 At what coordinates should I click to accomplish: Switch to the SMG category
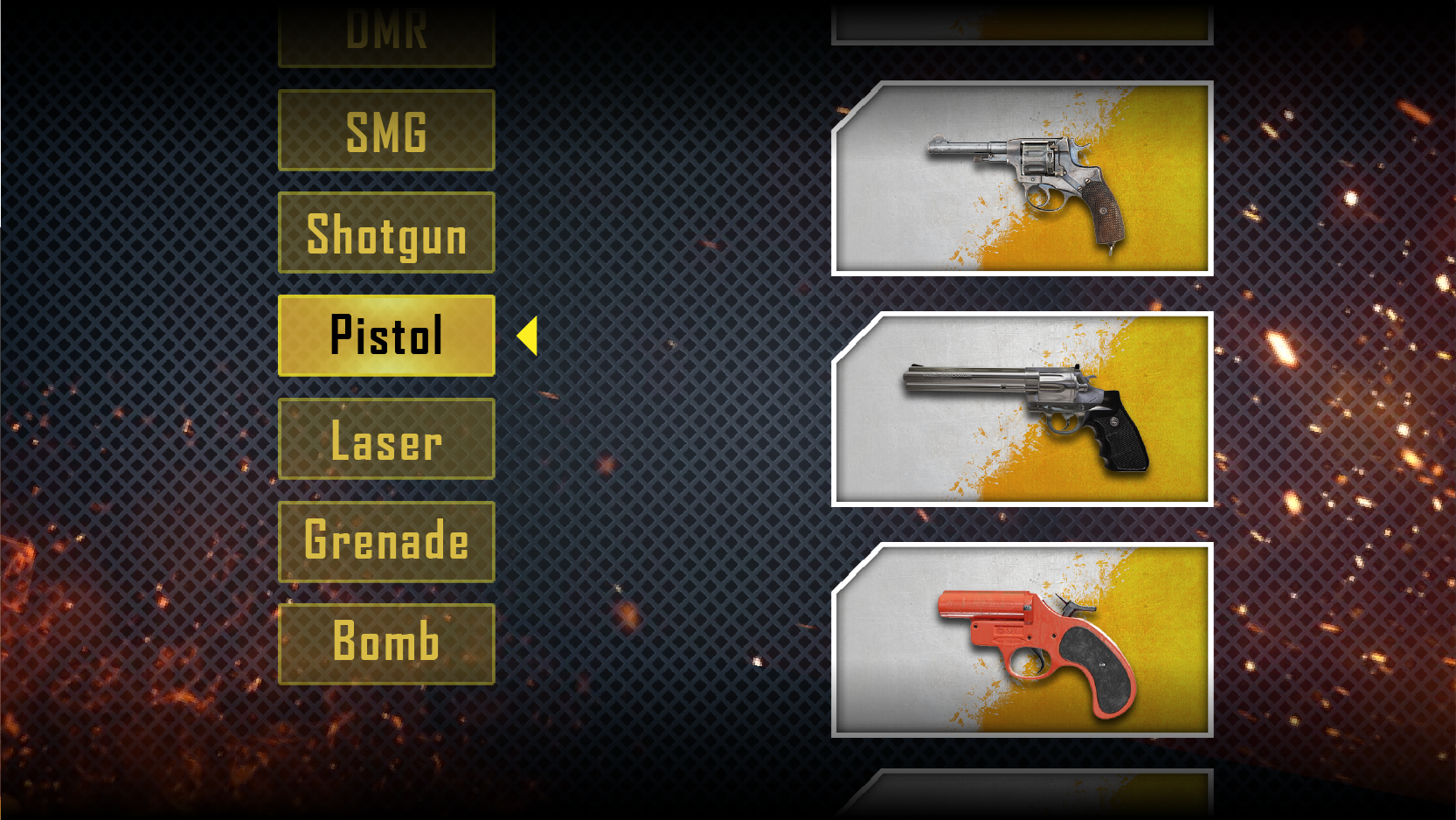[386, 129]
